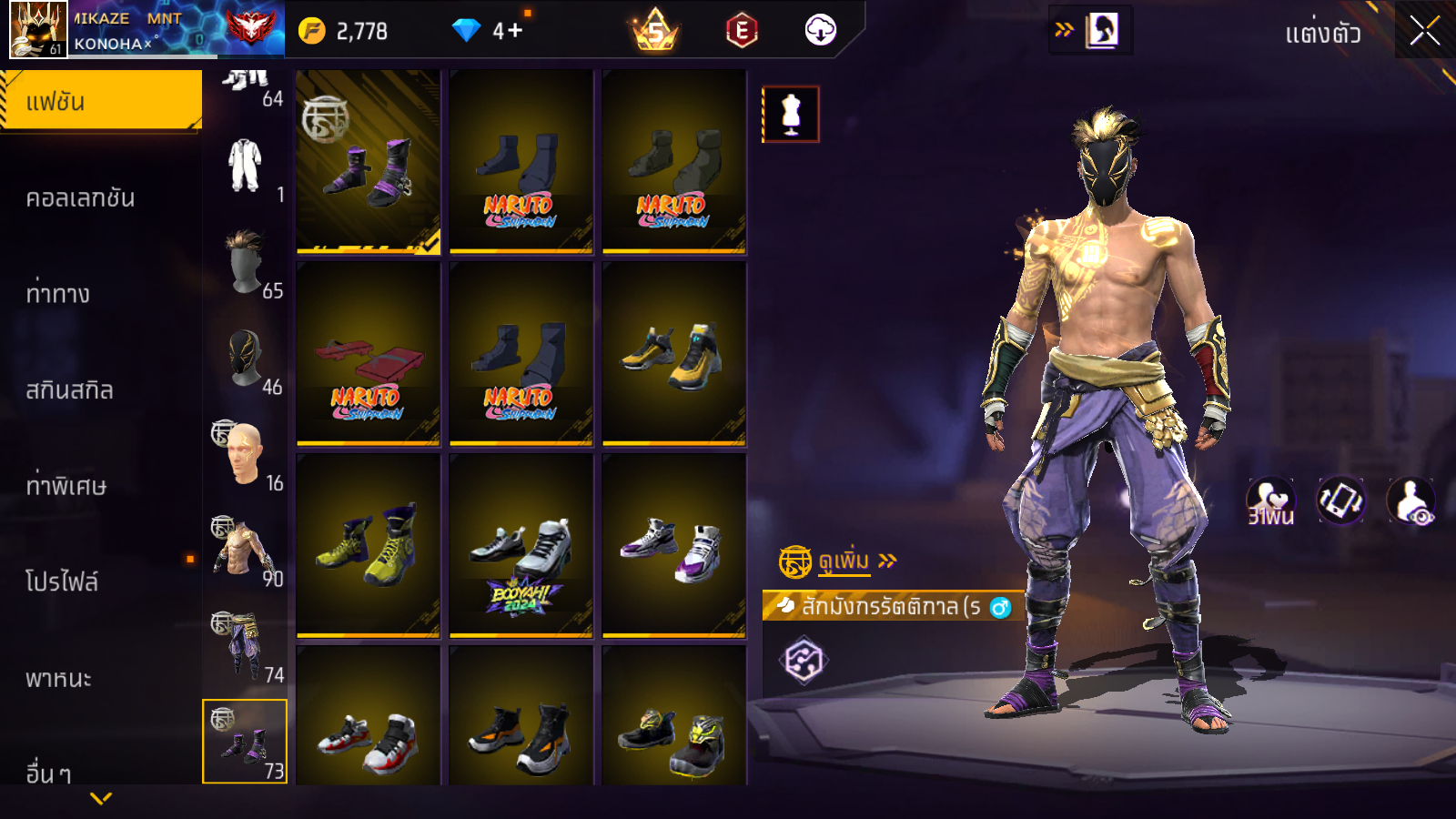Viewport: 1456px width, 819px height.
Task: Add diamonds with the plus button
Action: coord(515,31)
